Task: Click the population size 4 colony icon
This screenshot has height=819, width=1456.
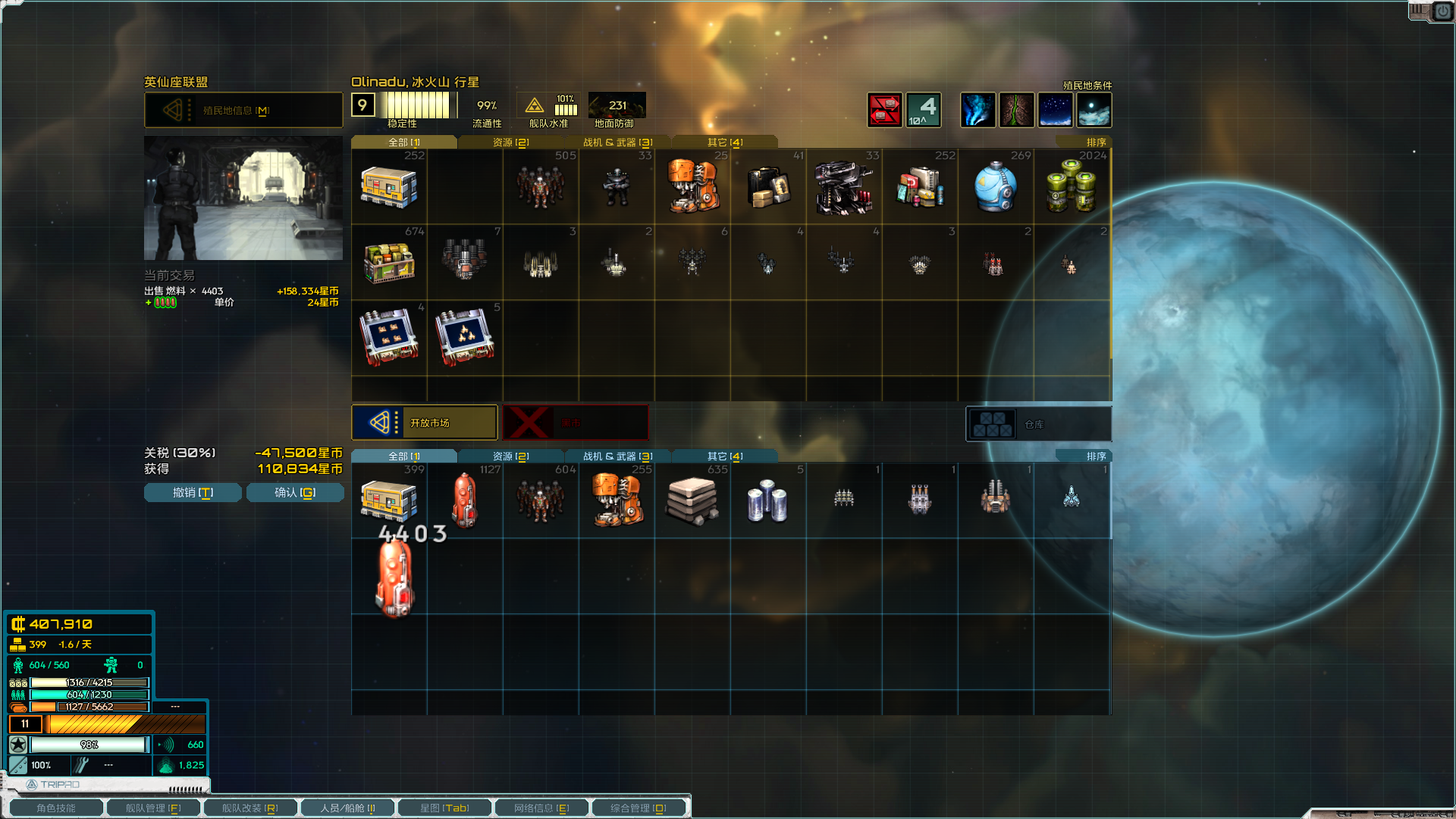Action: pyautogui.click(x=923, y=110)
